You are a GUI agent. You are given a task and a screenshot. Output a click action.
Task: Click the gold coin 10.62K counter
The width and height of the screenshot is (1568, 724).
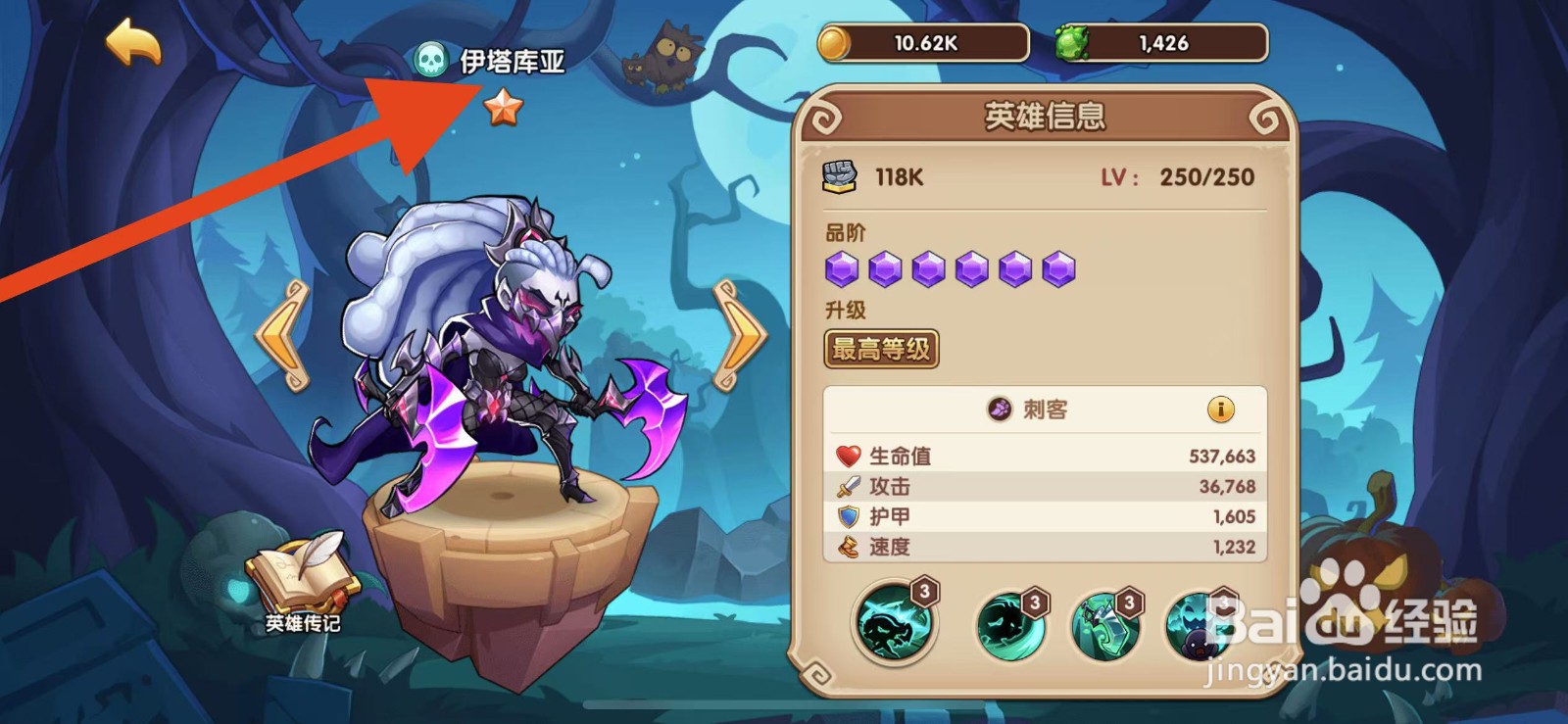point(921,41)
